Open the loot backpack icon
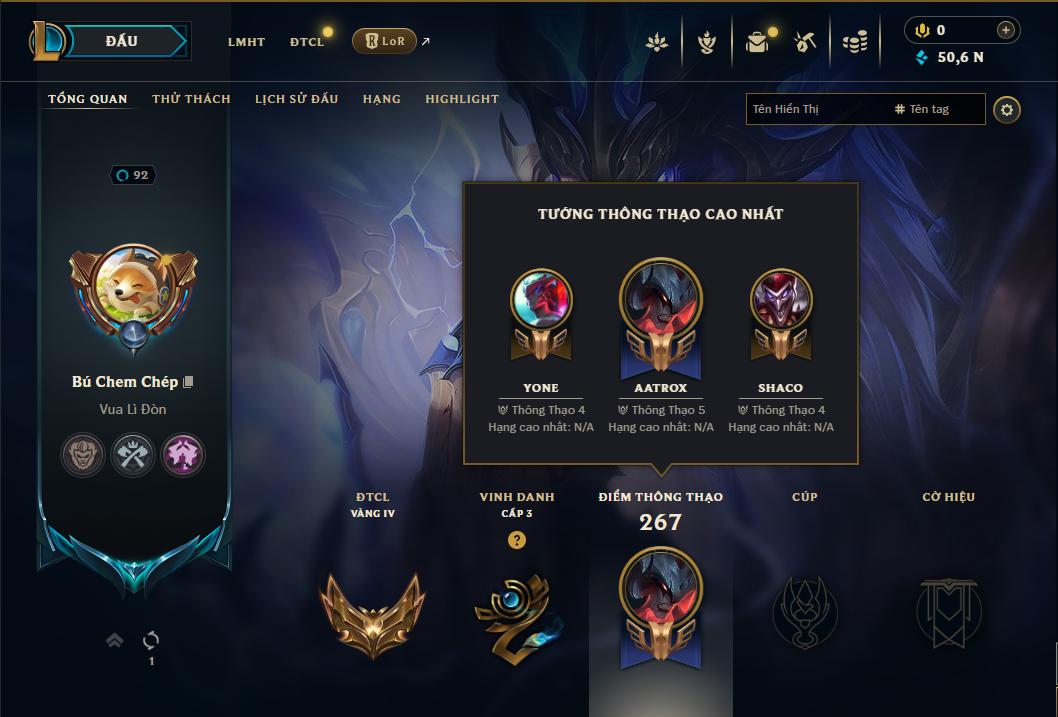Image resolution: width=1058 pixels, height=717 pixels. (757, 42)
